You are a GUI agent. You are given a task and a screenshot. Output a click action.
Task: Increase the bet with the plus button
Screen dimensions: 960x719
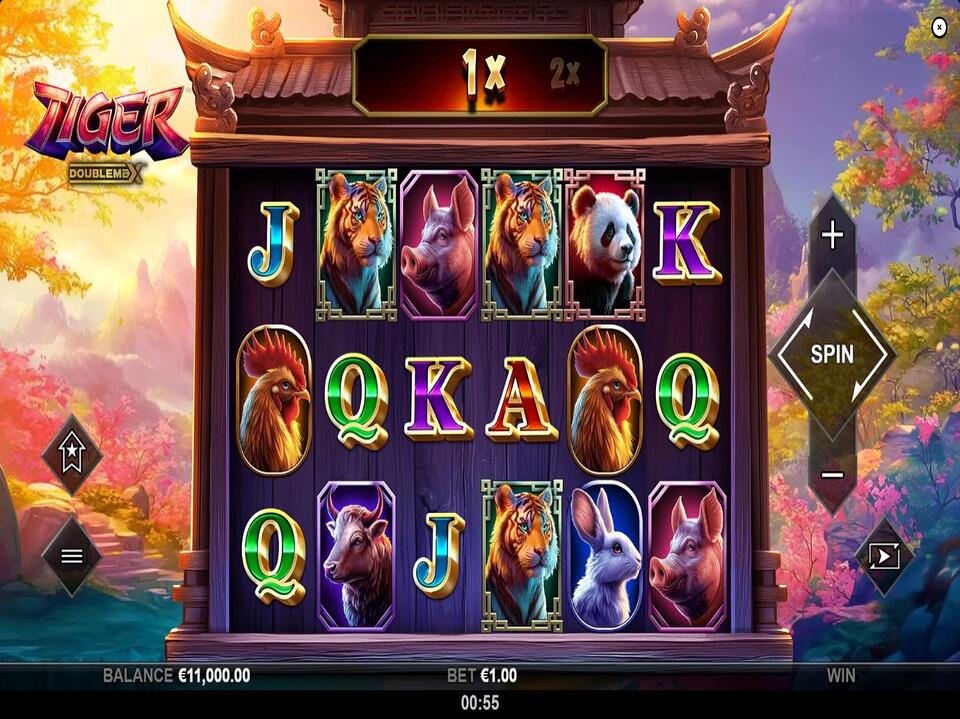click(x=832, y=235)
